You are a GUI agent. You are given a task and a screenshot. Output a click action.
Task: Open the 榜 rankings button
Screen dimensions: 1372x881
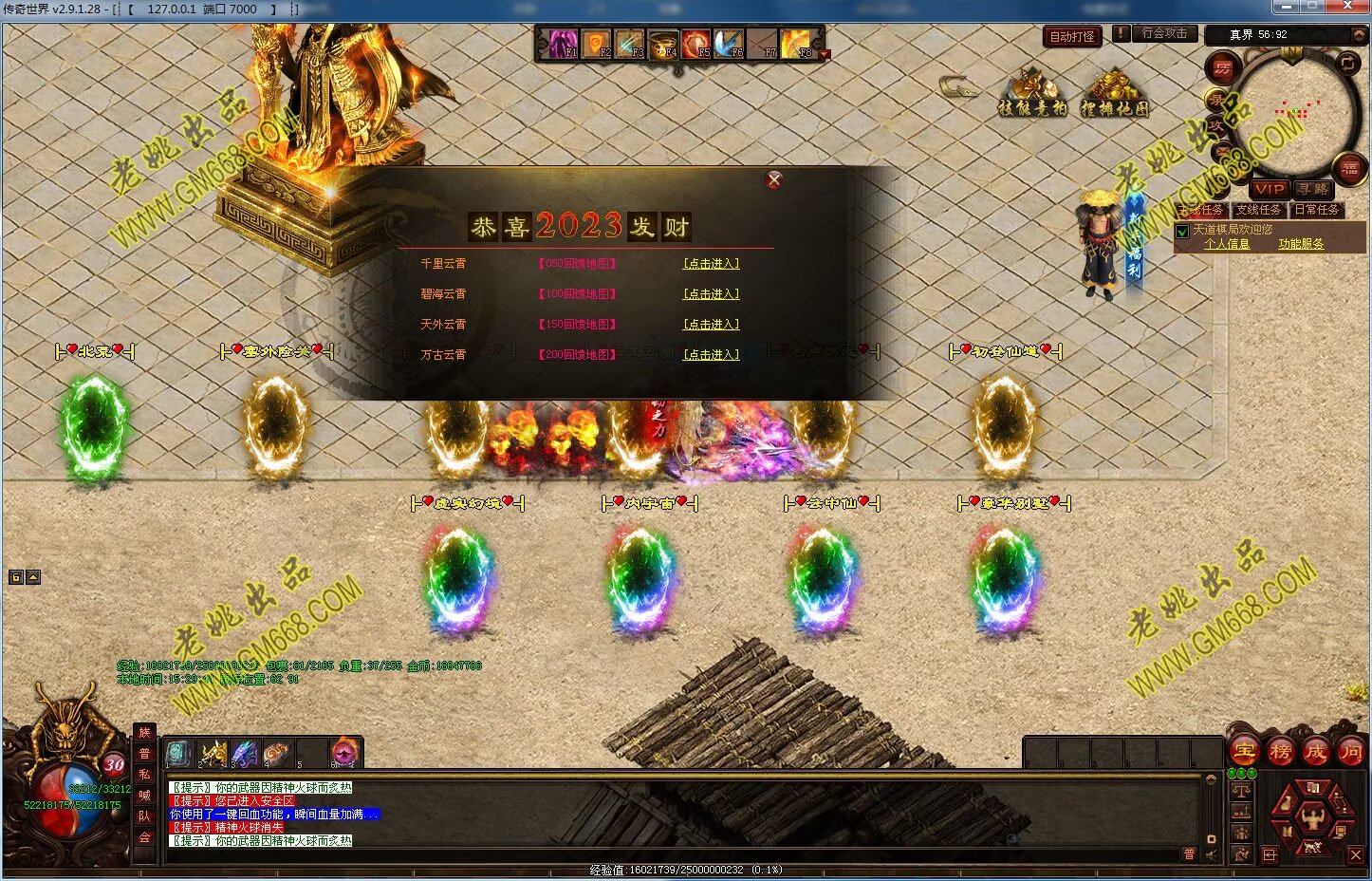pyautogui.click(x=1280, y=752)
